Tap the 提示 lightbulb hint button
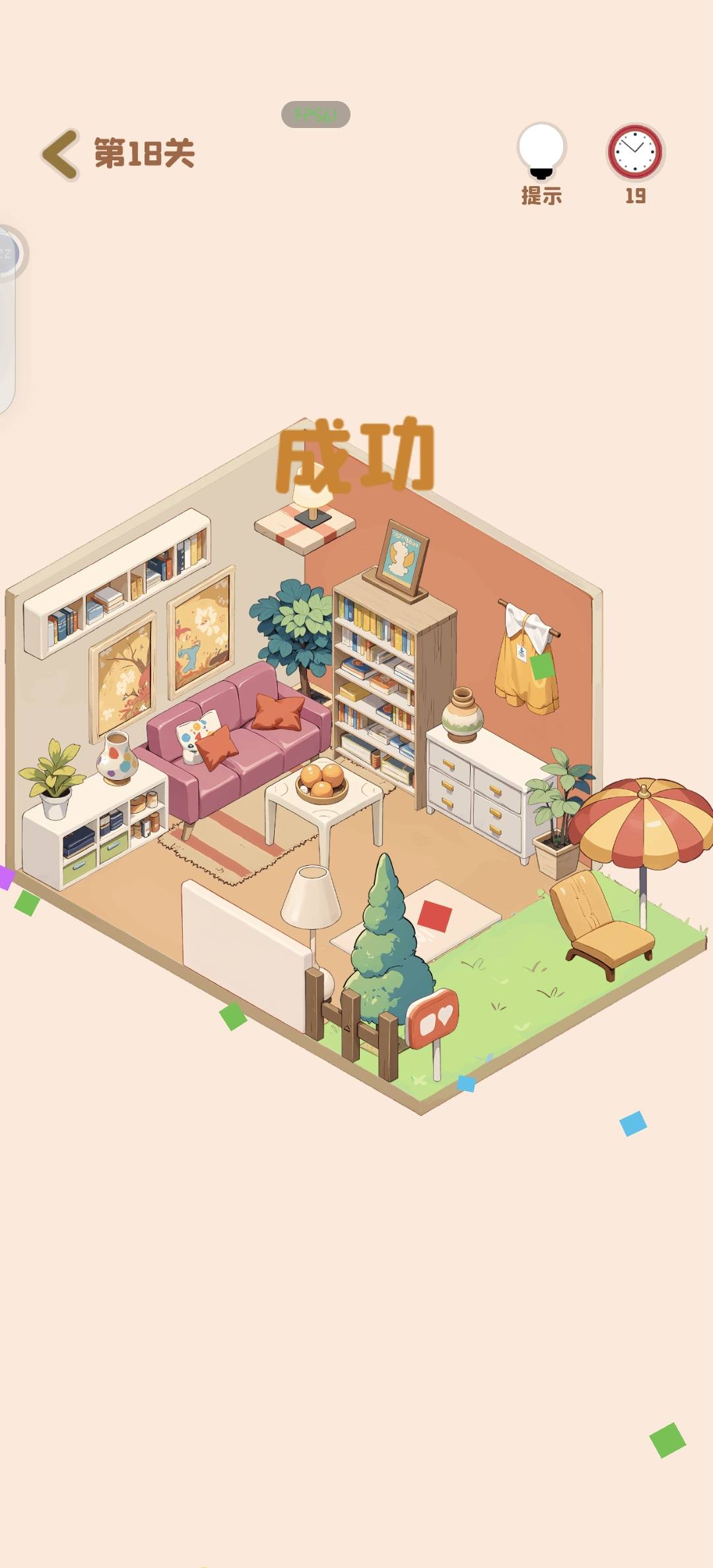 point(541,152)
